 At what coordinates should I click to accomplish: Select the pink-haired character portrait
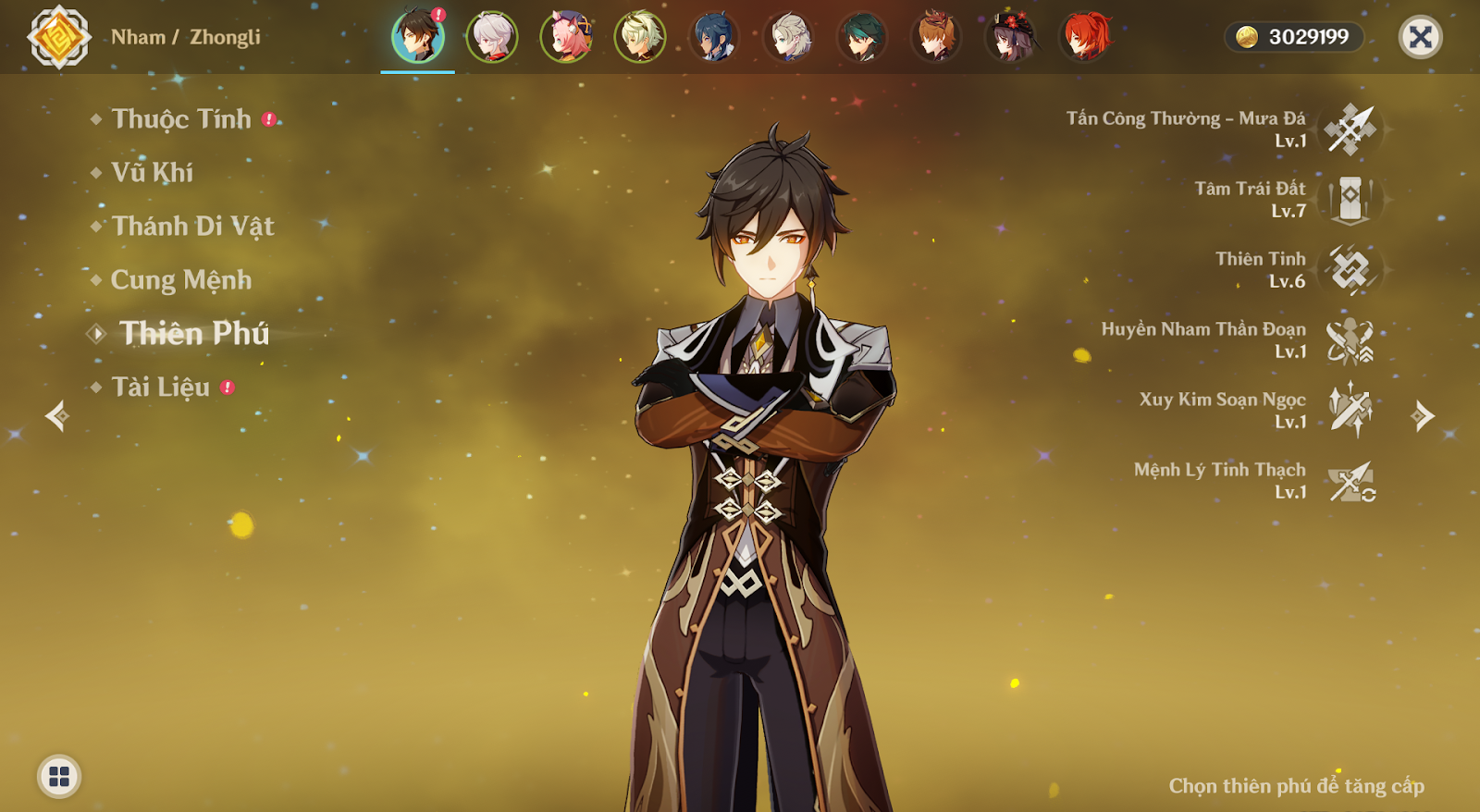[x=565, y=37]
